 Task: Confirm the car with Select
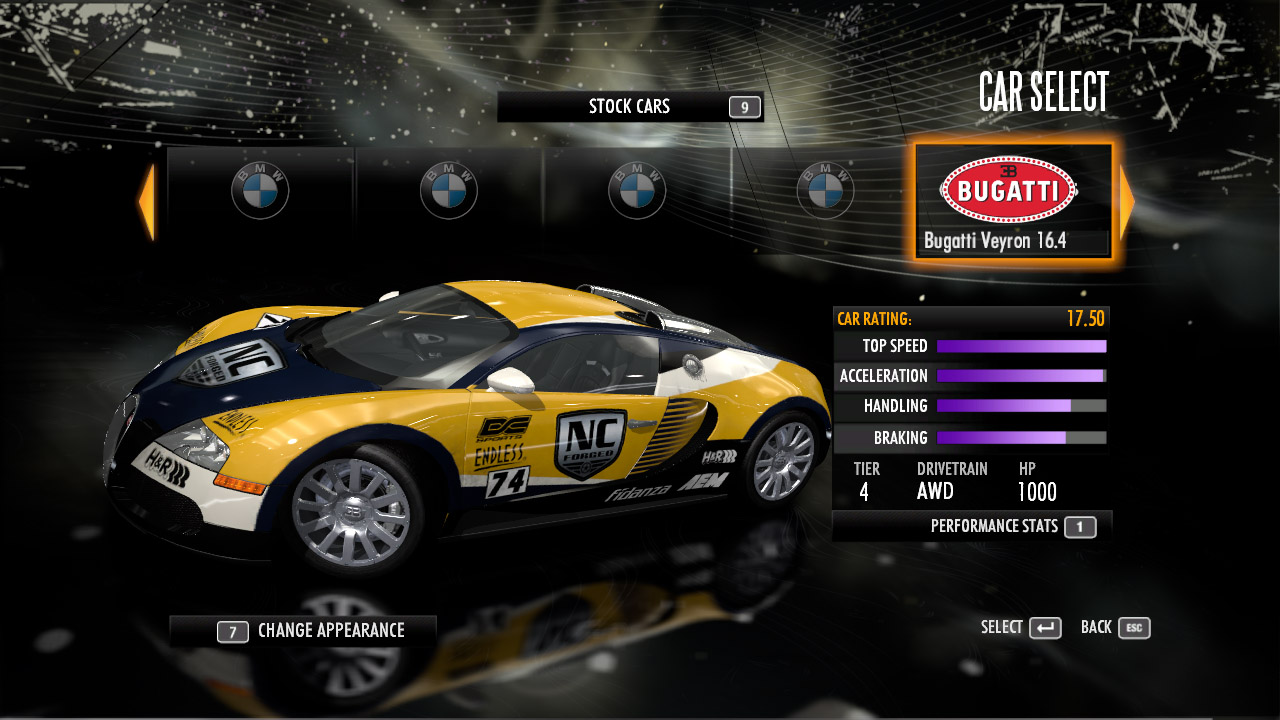point(1021,628)
